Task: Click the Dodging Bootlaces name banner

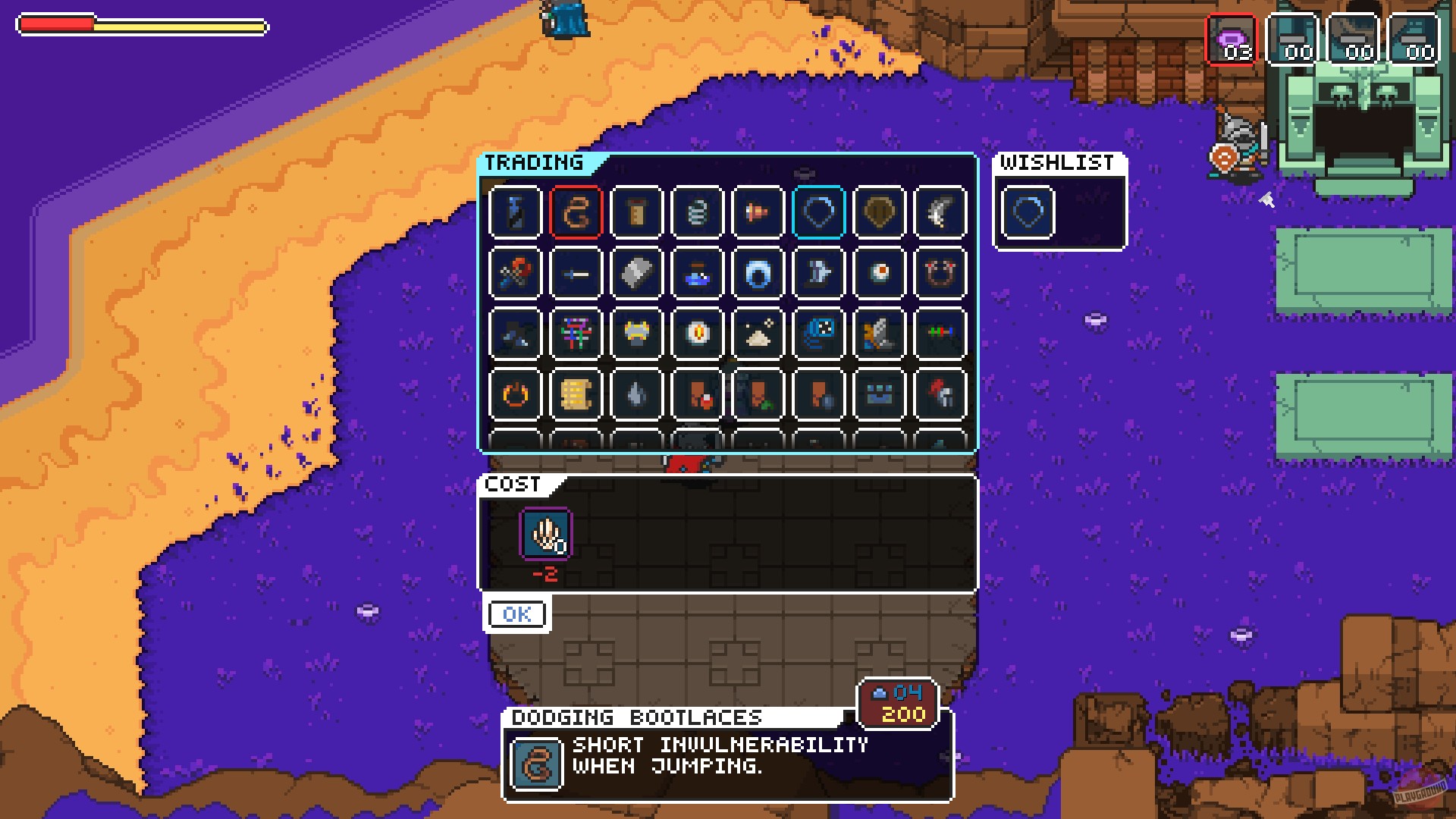Action: (x=637, y=715)
